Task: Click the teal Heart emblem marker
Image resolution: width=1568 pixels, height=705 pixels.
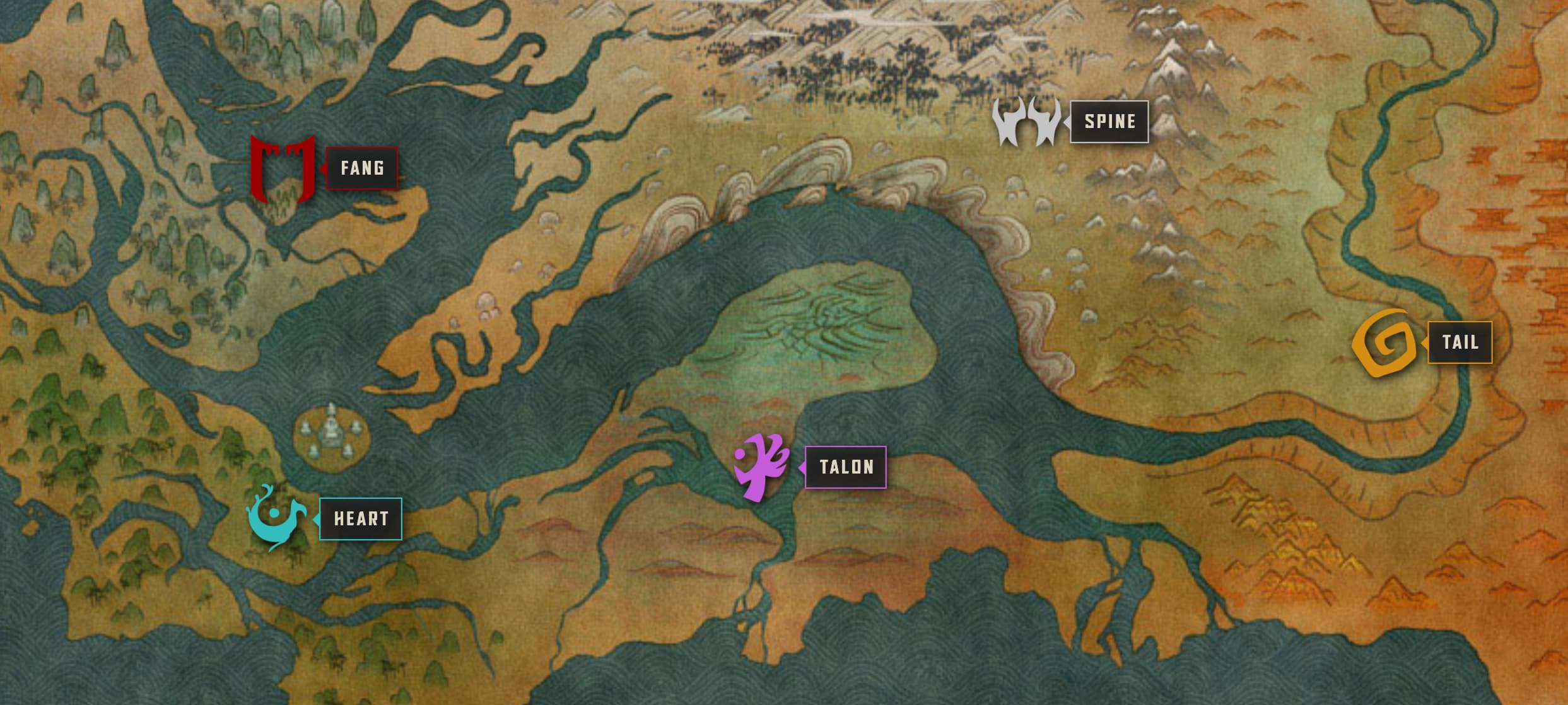Action: click(276, 517)
